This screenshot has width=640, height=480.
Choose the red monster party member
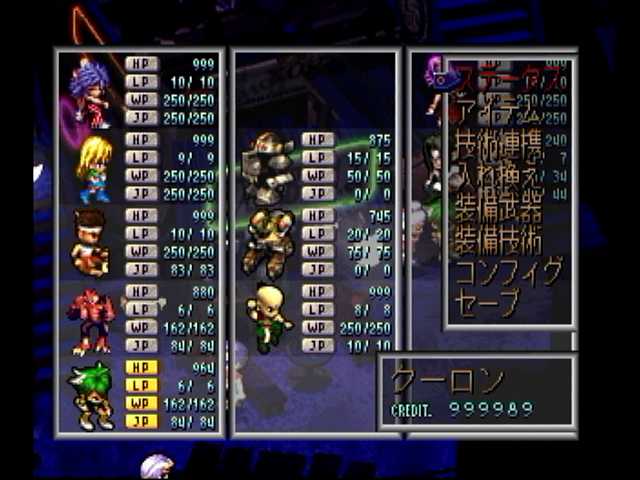pyautogui.click(x=90, y=318)
